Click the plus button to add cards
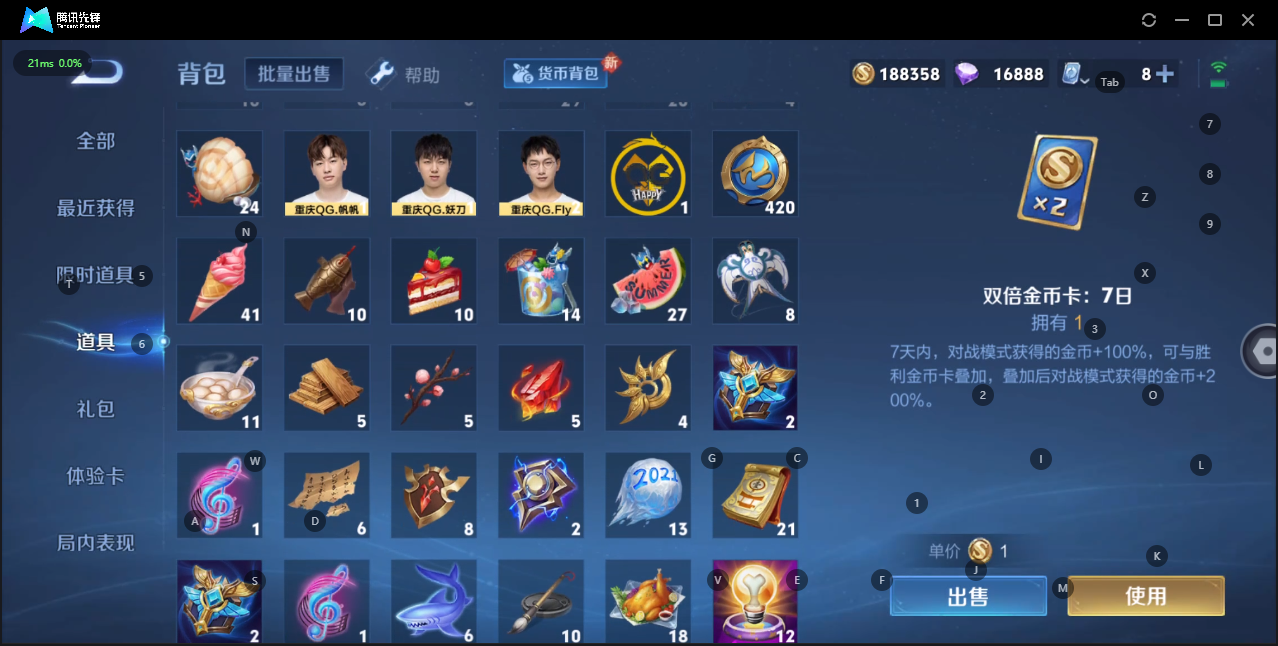 pyautogui.click(x=1164, y=74)
